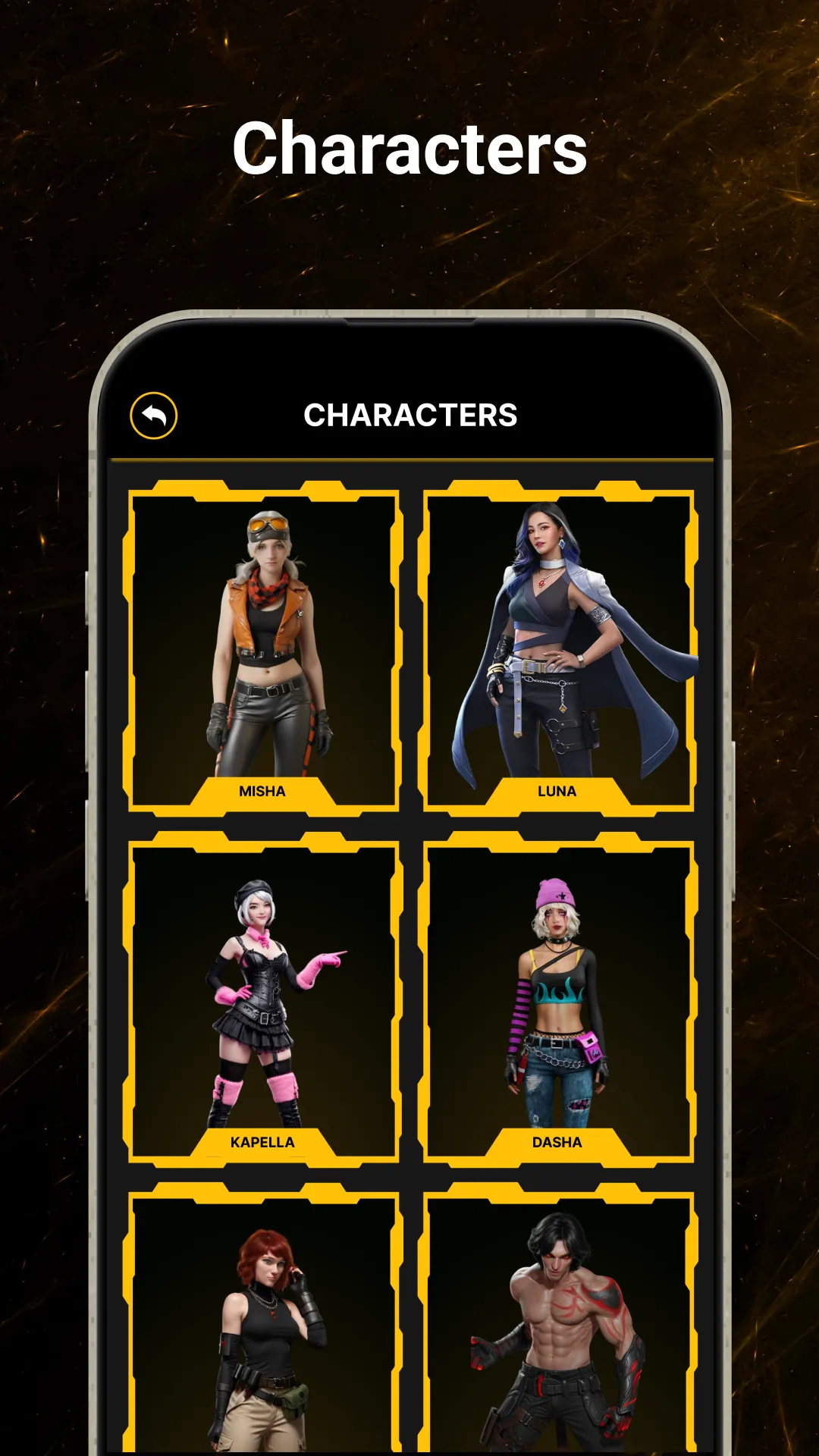The image size is (819, 1456).
Task: Go back using the arrow button
Action: point(153,416)
